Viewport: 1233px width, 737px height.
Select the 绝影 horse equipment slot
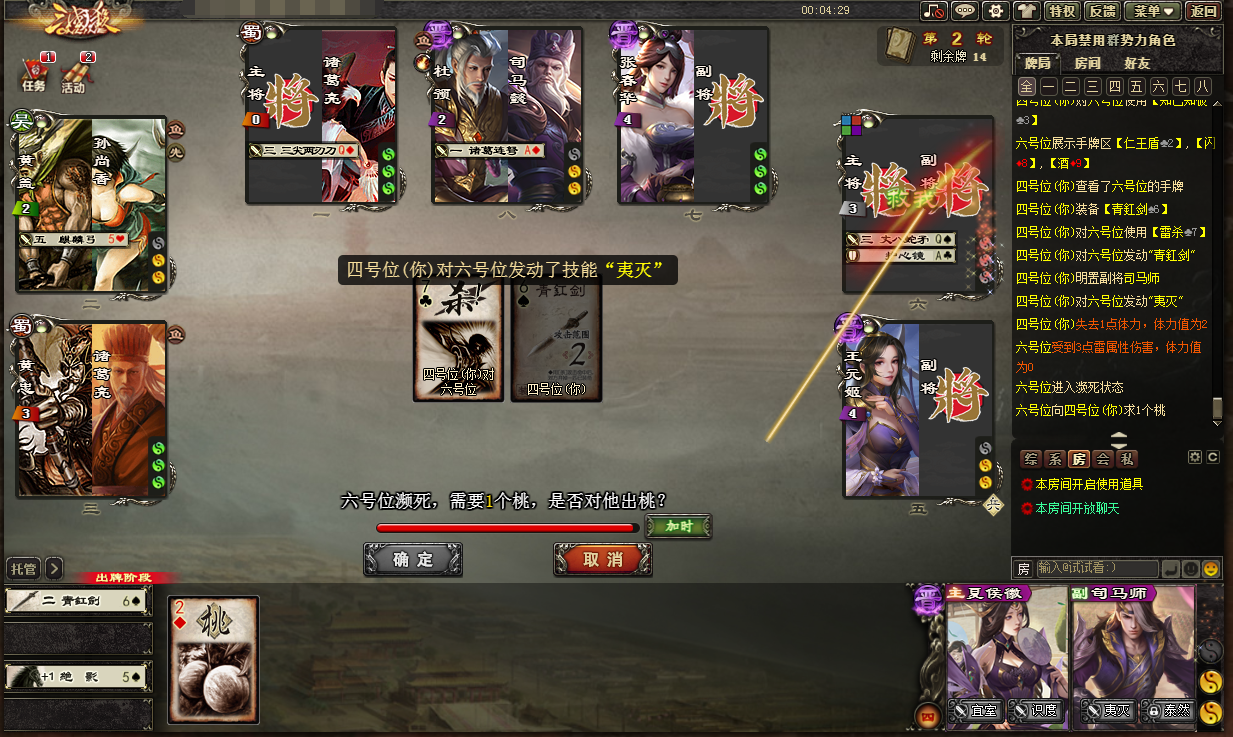click(77, 677)
